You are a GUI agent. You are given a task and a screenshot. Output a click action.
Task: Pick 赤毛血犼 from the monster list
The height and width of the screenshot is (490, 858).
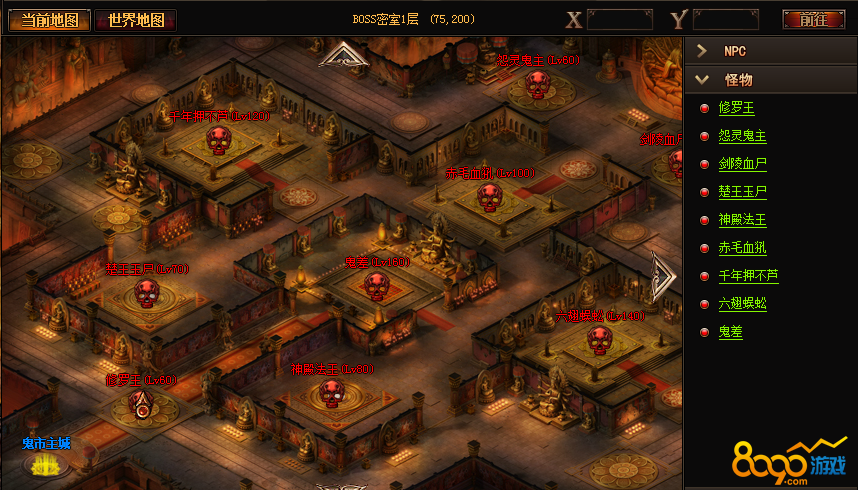click(x=742, y=248)
